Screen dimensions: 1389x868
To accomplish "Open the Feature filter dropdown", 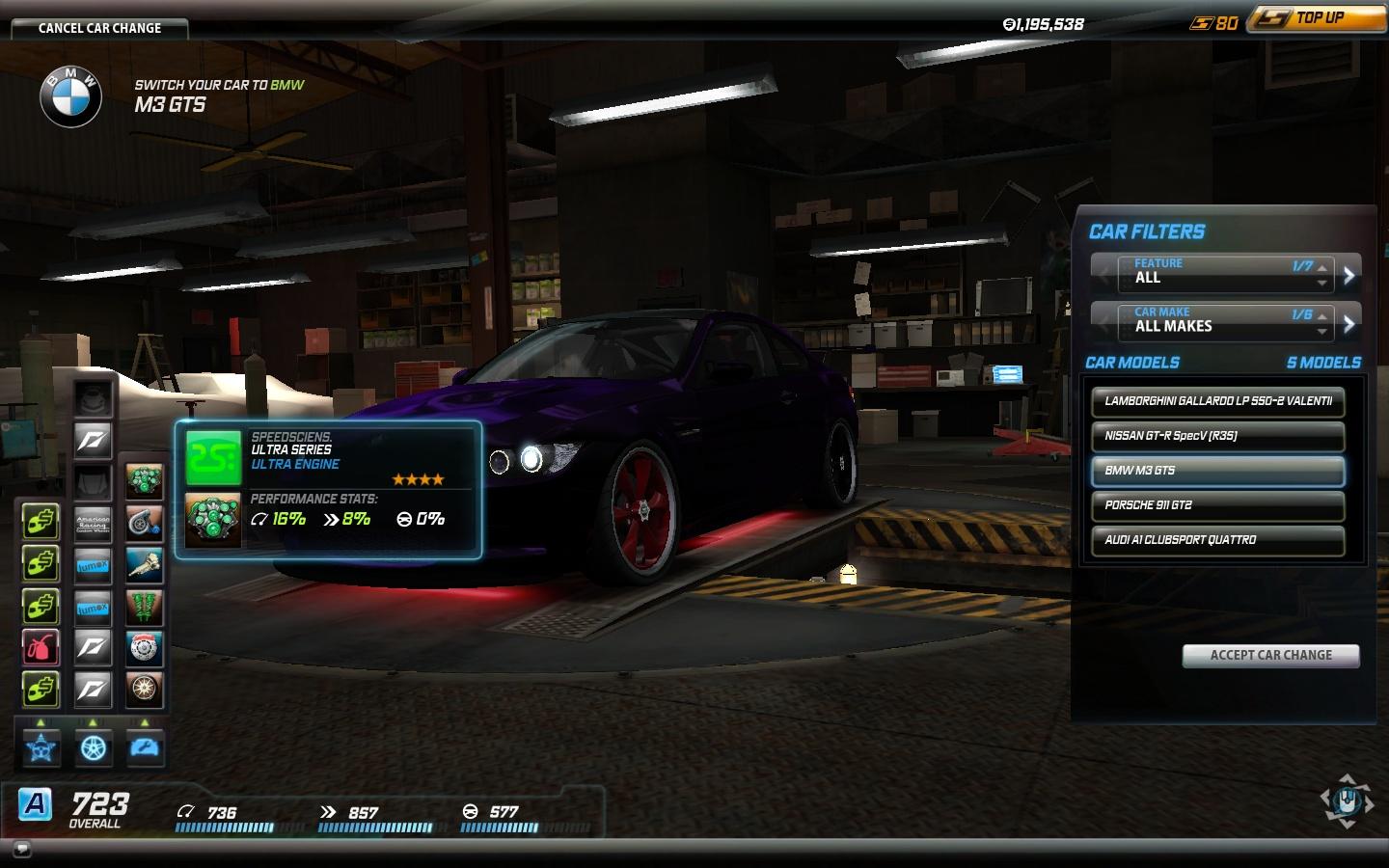I will point(1225,272).
